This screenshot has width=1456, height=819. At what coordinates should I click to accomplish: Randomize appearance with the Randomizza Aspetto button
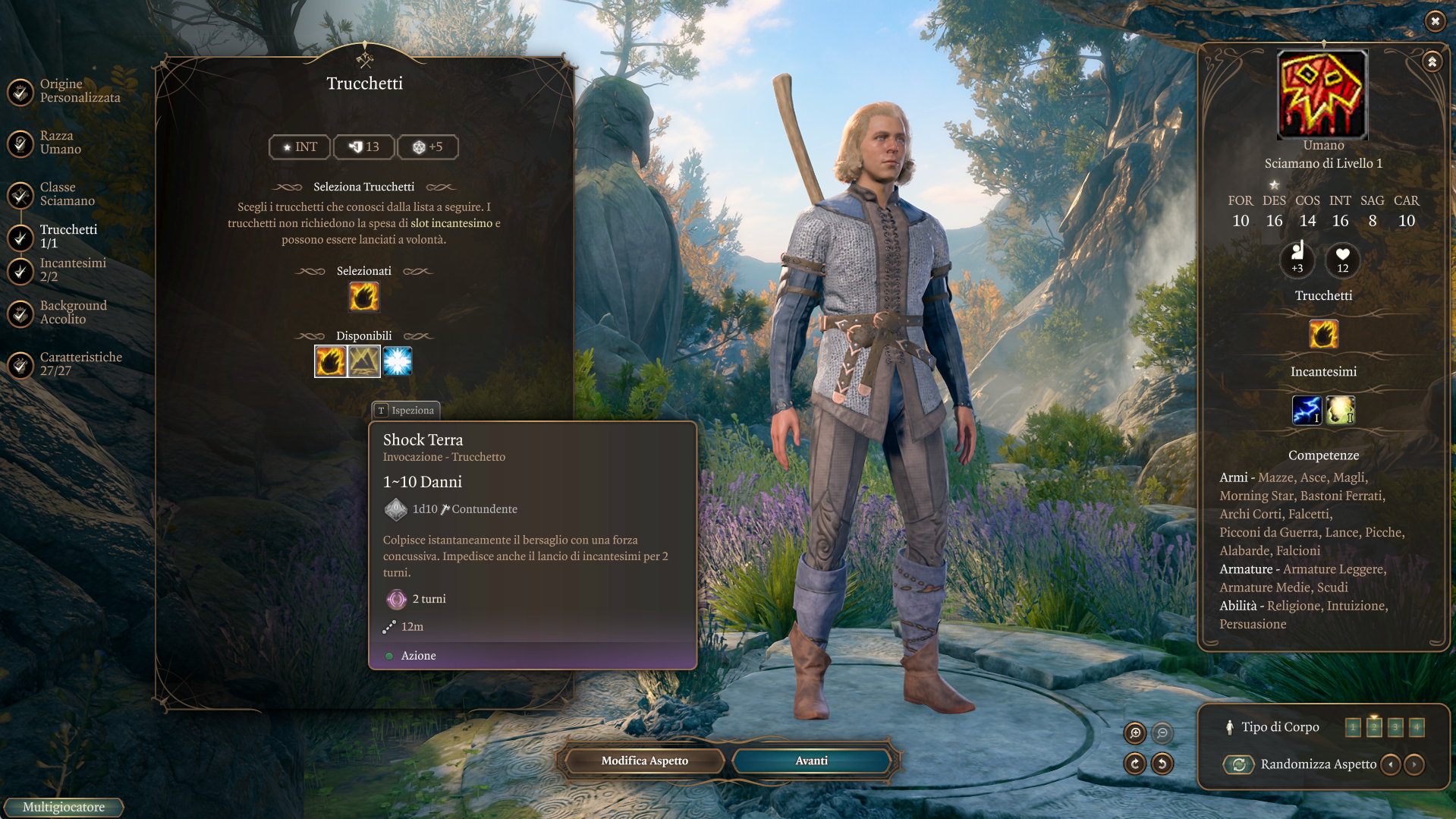pos(1239,764)
